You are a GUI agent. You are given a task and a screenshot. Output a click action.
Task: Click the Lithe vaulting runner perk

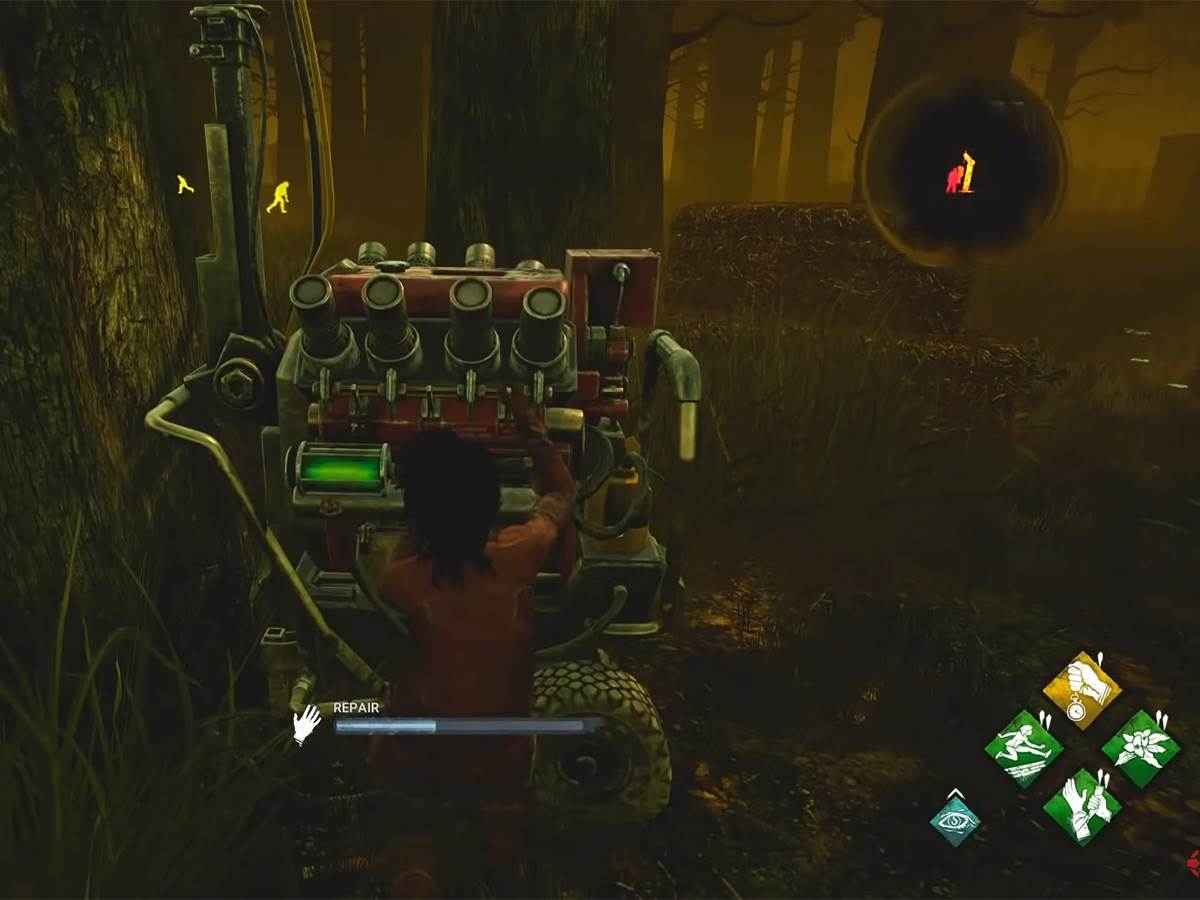tap(1023, 748)
